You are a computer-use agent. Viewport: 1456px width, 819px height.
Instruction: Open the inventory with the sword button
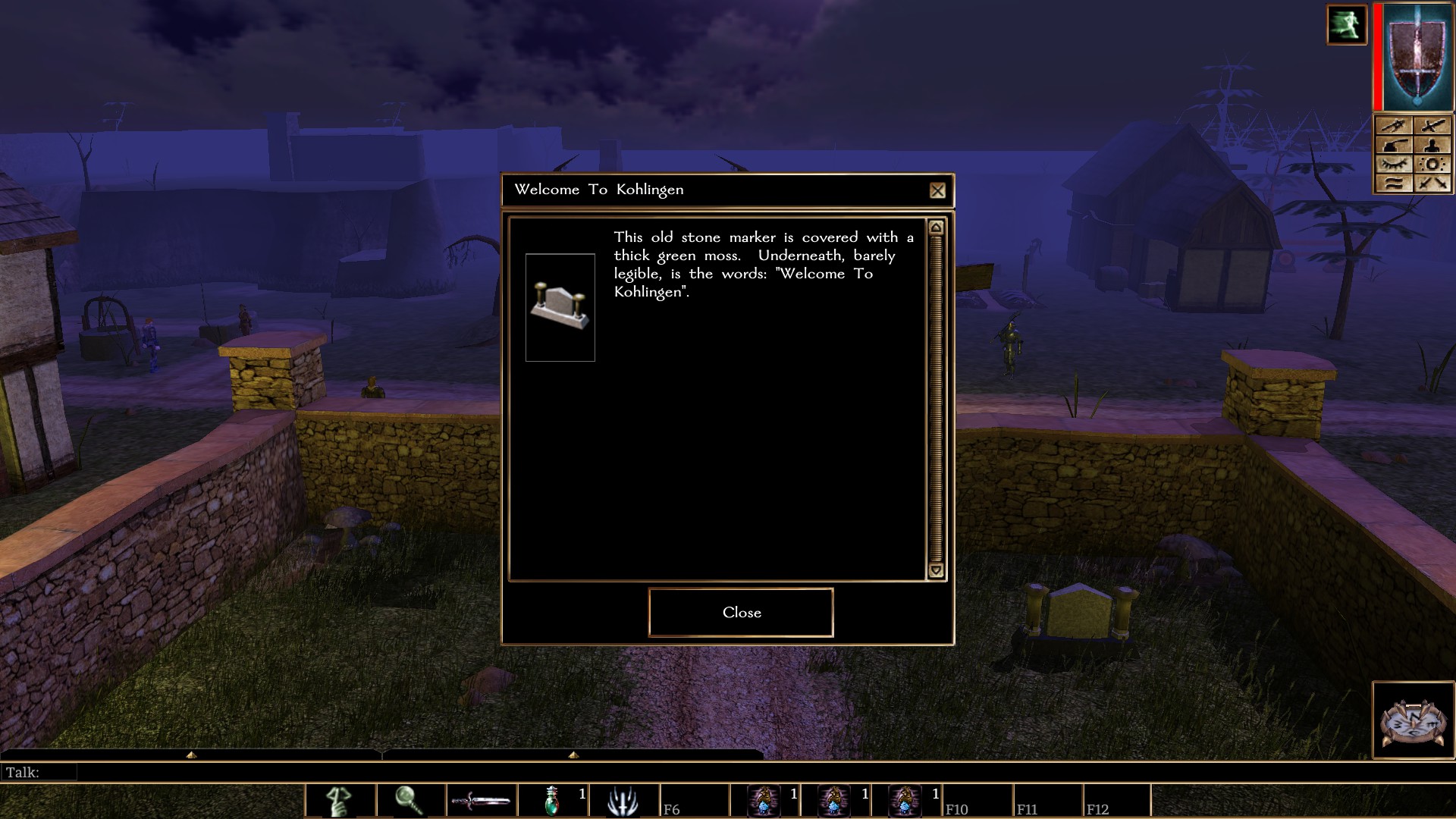[x=1432, y=126]
